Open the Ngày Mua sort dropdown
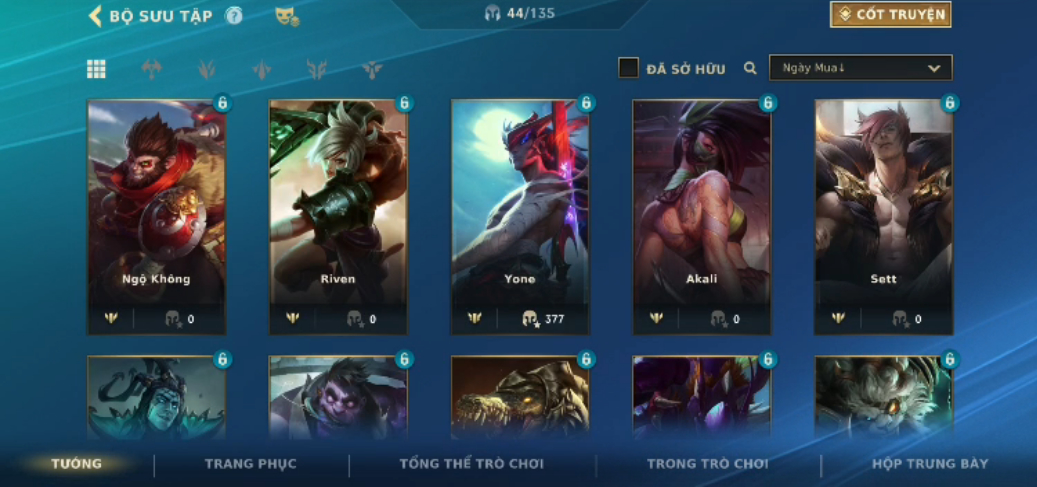1037x487 pixels. click(860, 68)
